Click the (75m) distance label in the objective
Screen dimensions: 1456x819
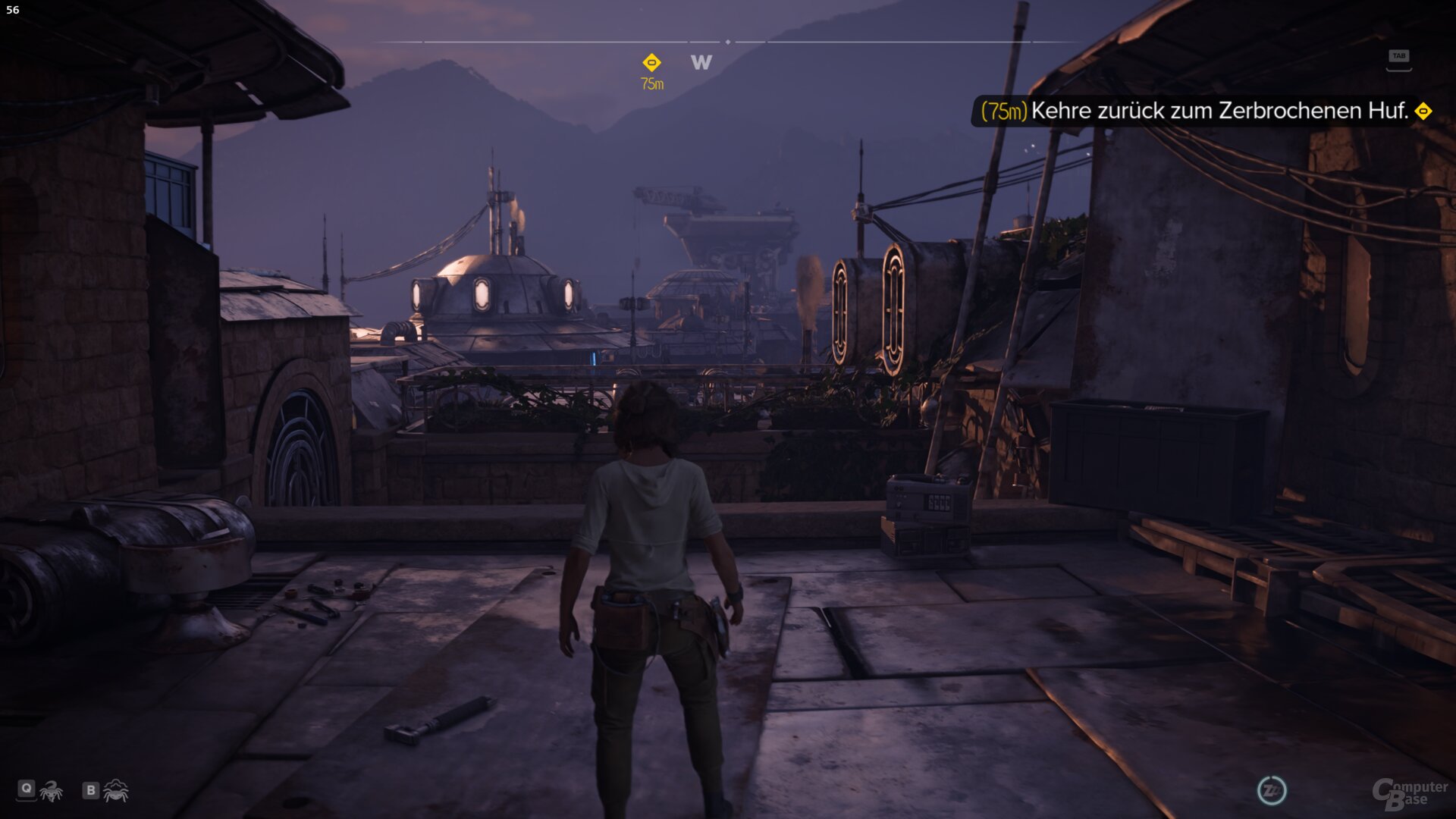click(x=1003, y=112)
